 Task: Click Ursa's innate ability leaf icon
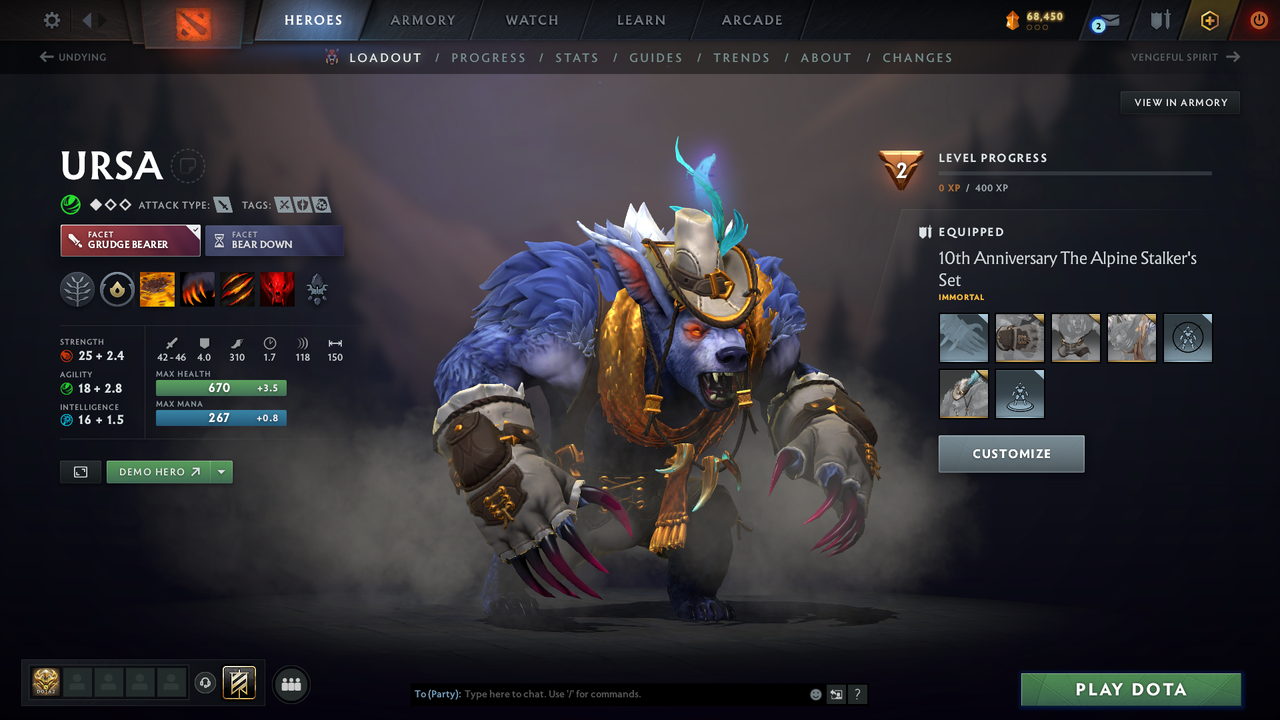click(77, 289)
